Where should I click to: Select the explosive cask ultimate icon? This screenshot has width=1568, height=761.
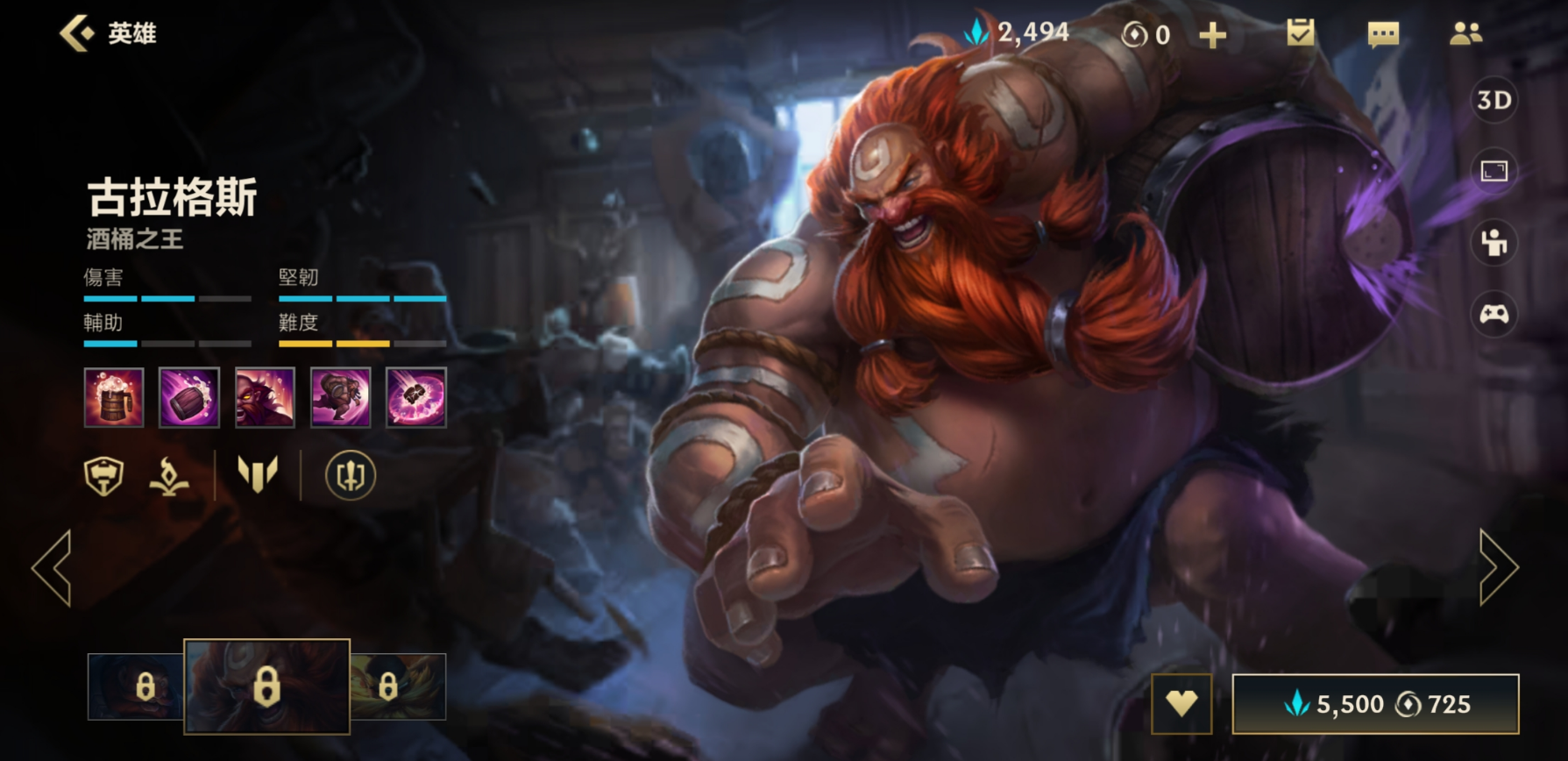pyautogui.click(x=416, y=398)
